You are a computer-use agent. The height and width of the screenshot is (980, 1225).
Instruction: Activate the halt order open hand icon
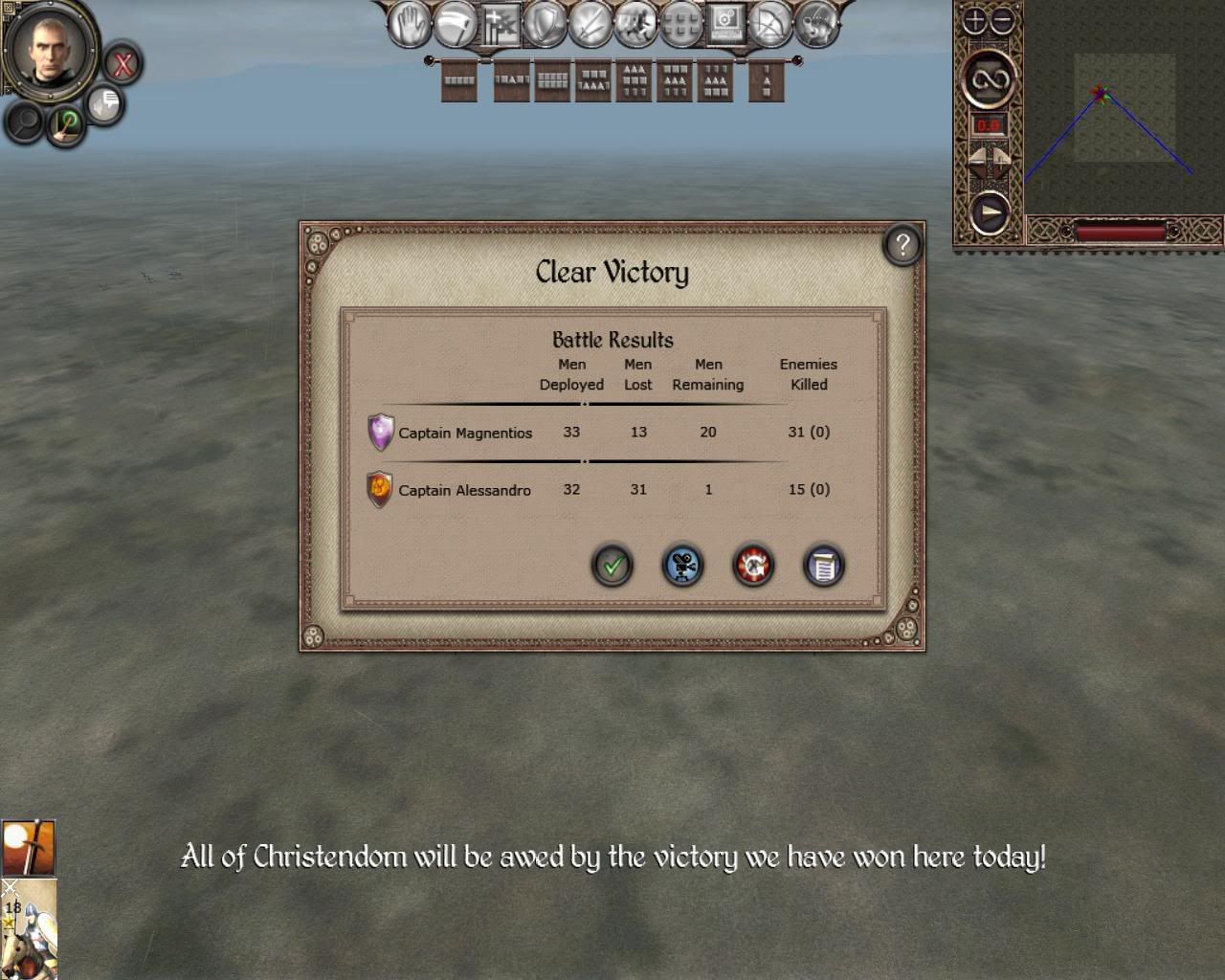click(410, 24)
